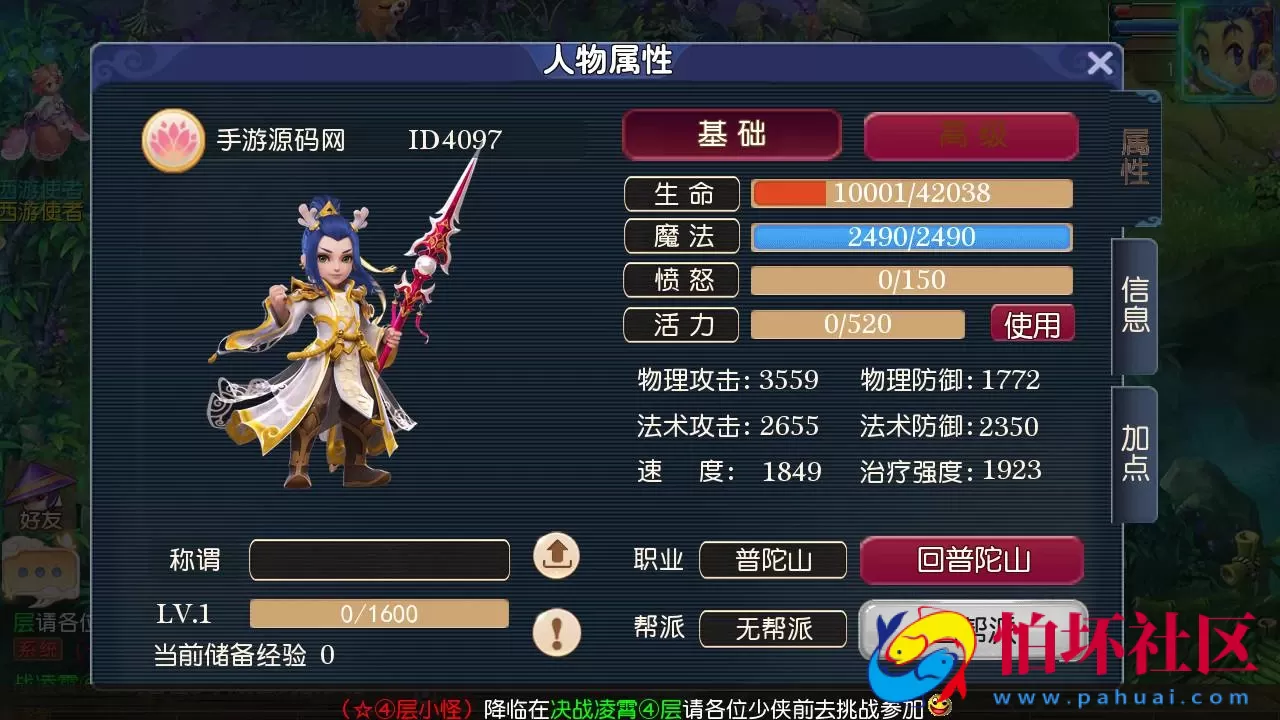Click the 称谓 title input field
This screenshot has height=720, width=1280.
click(380, 560)
